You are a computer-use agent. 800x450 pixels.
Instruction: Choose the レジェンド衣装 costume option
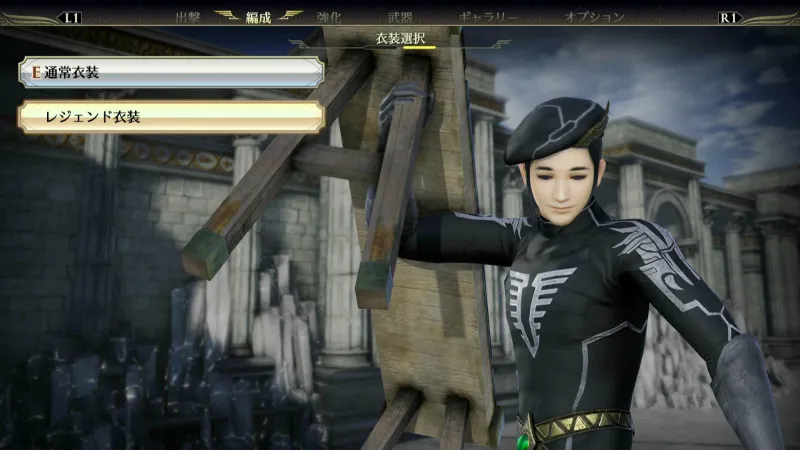tap(170, 117)
